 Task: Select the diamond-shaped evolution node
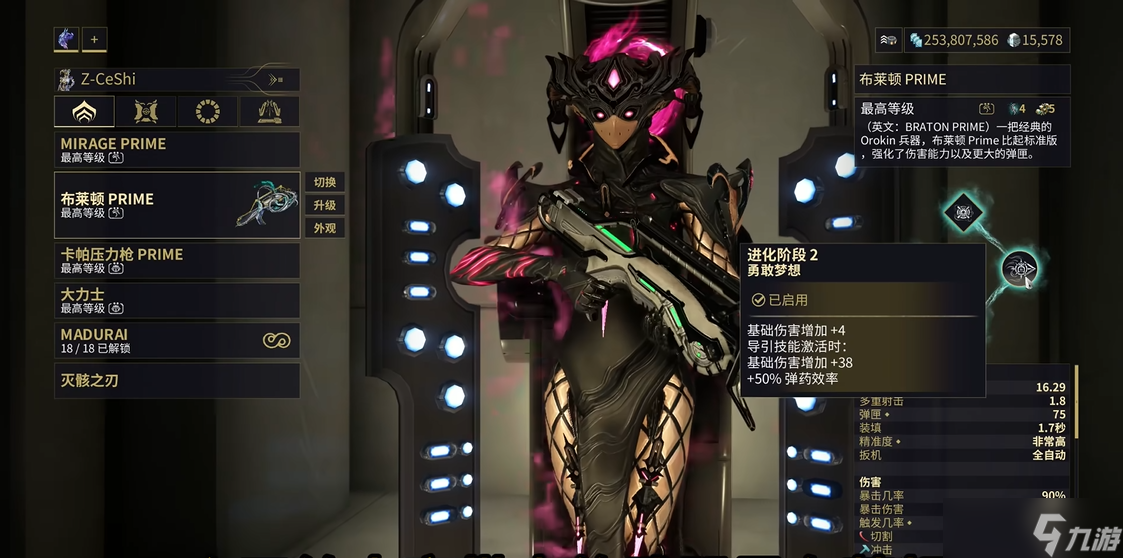(962, 212)
